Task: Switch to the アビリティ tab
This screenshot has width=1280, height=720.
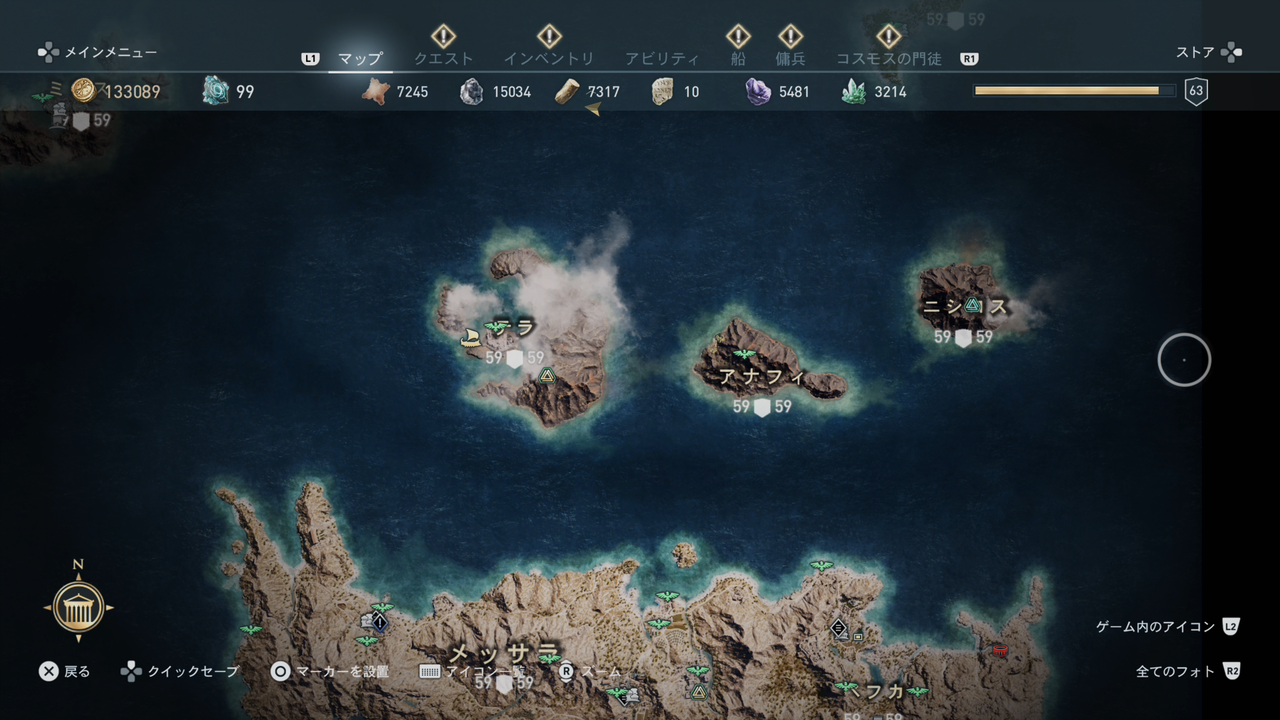Action: coord(661,59)
